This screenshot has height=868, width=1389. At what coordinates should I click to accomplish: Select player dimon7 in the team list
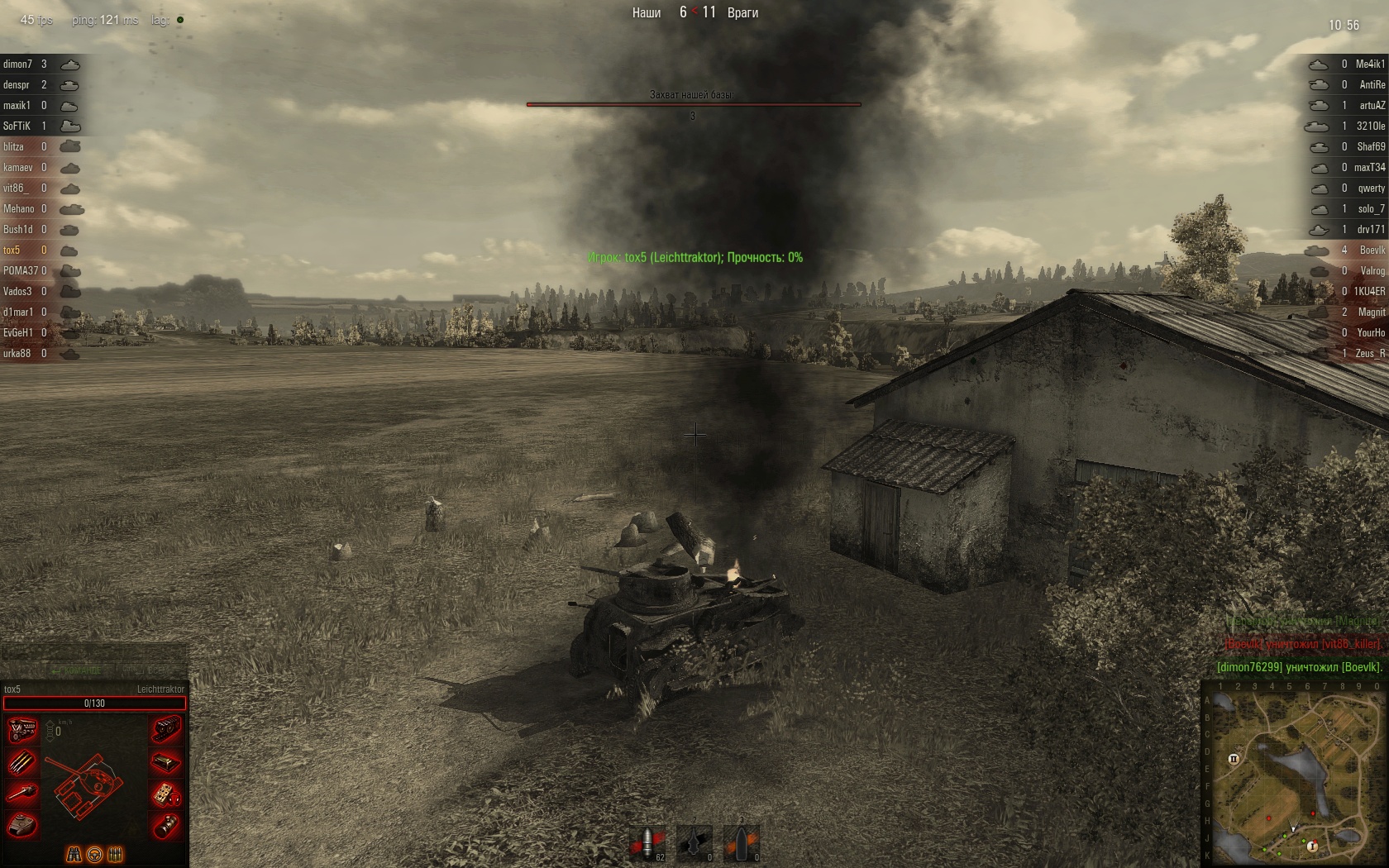[x=18, y=64]
